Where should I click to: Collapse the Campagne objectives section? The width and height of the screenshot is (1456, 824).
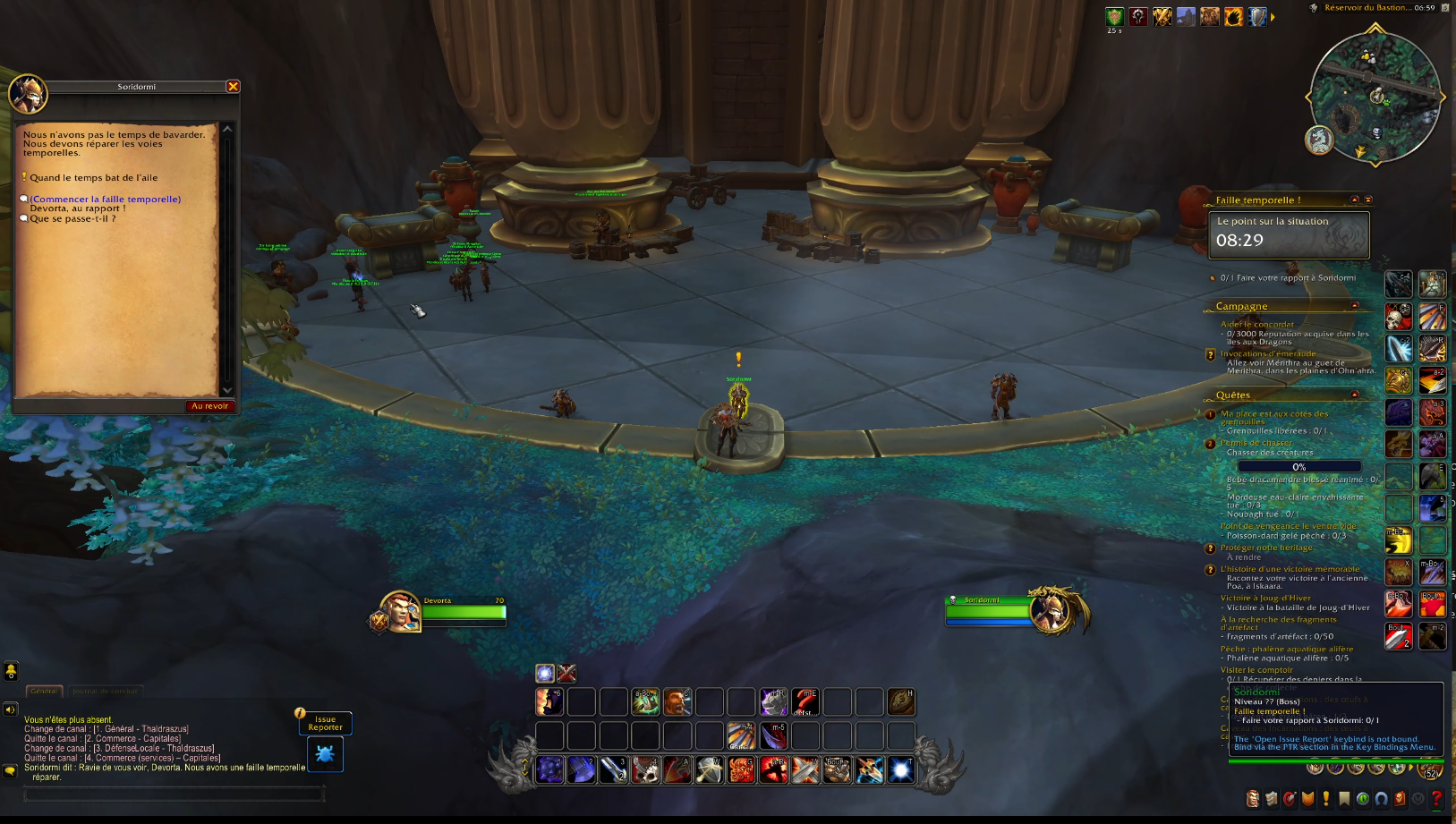1355,306
